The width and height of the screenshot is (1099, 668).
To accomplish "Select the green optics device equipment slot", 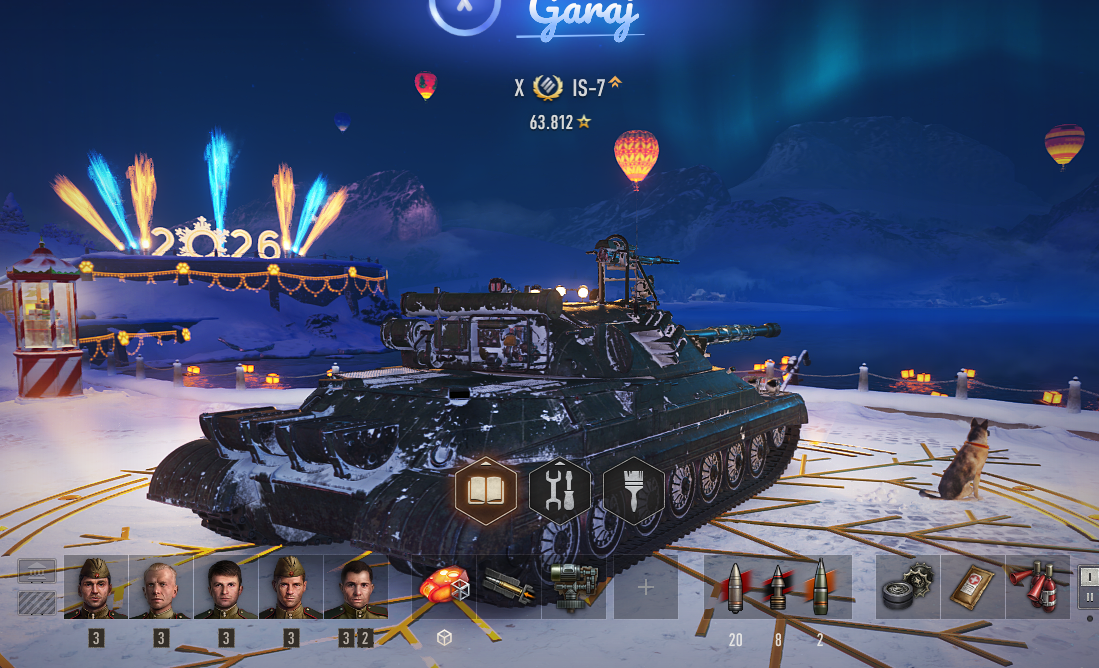I will 574,587.
